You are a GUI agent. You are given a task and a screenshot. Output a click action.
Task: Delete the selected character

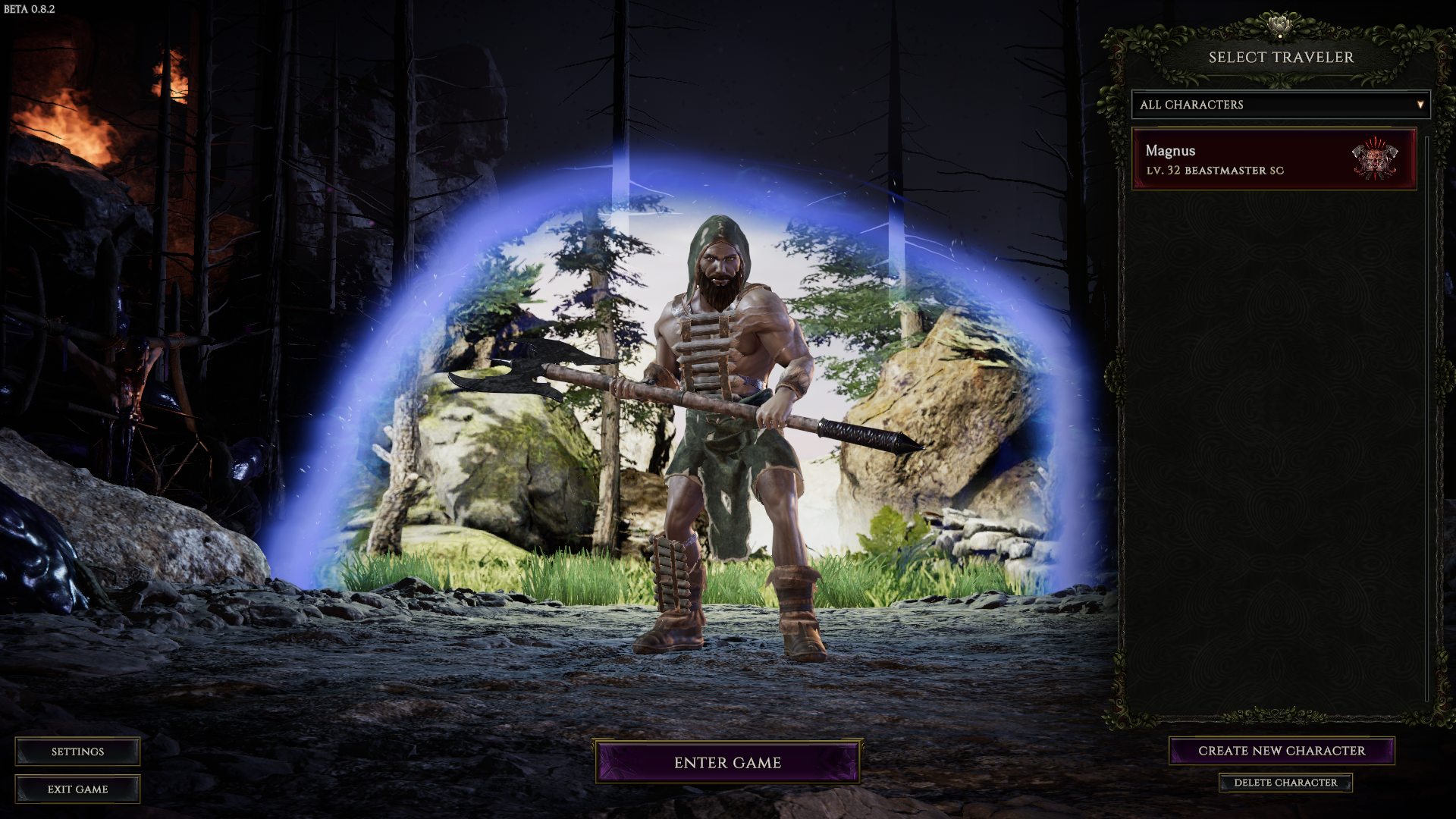tap(1285, 783)
